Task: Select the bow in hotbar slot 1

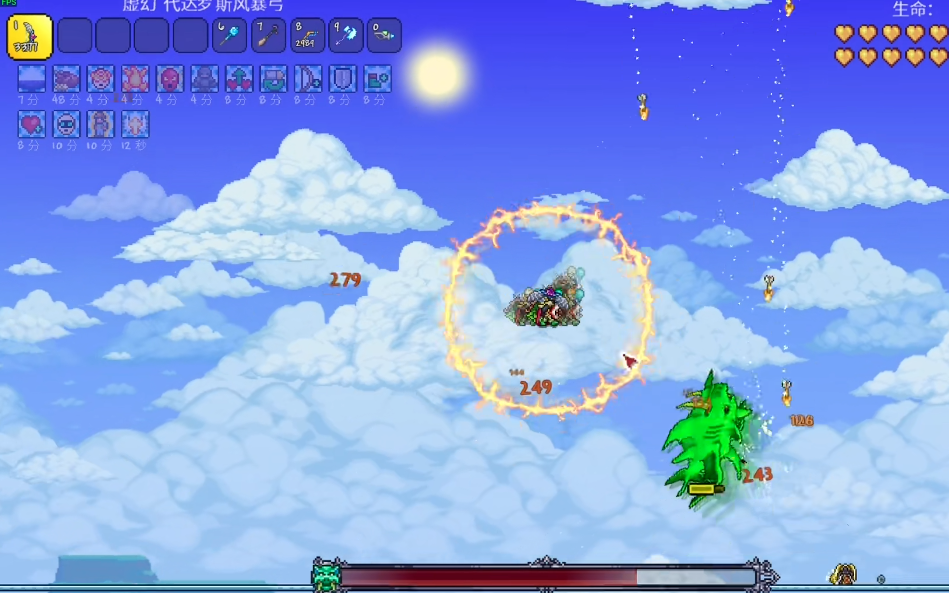Action: click(30, 36)
